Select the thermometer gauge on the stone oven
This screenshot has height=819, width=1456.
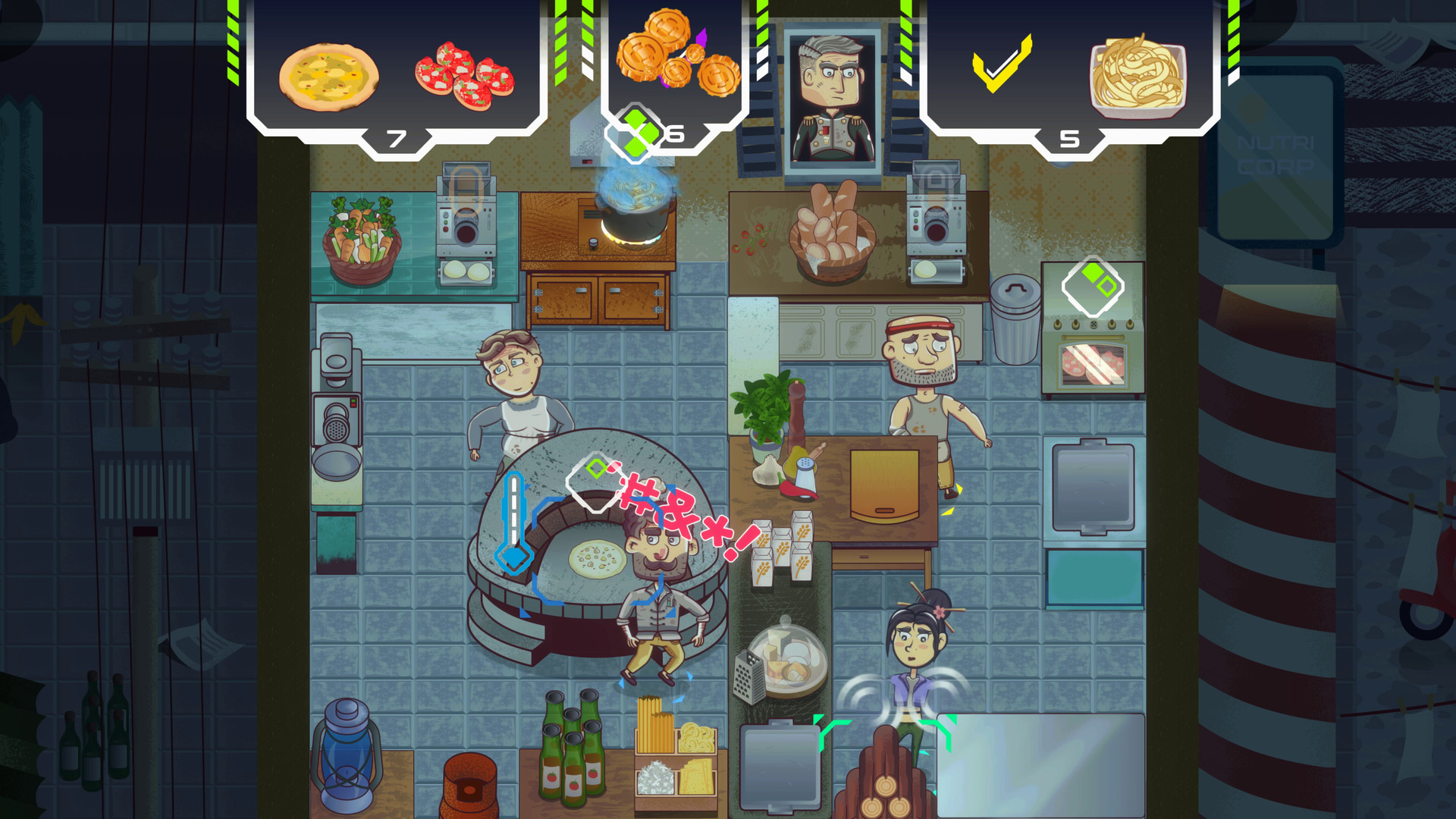tap(515, 523)
